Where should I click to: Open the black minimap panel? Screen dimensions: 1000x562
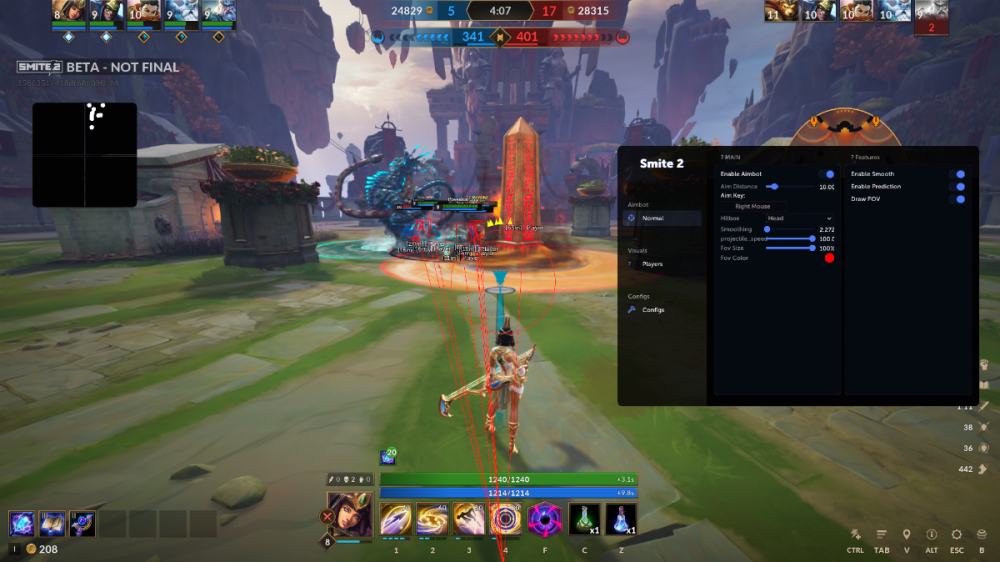[84, 154]
